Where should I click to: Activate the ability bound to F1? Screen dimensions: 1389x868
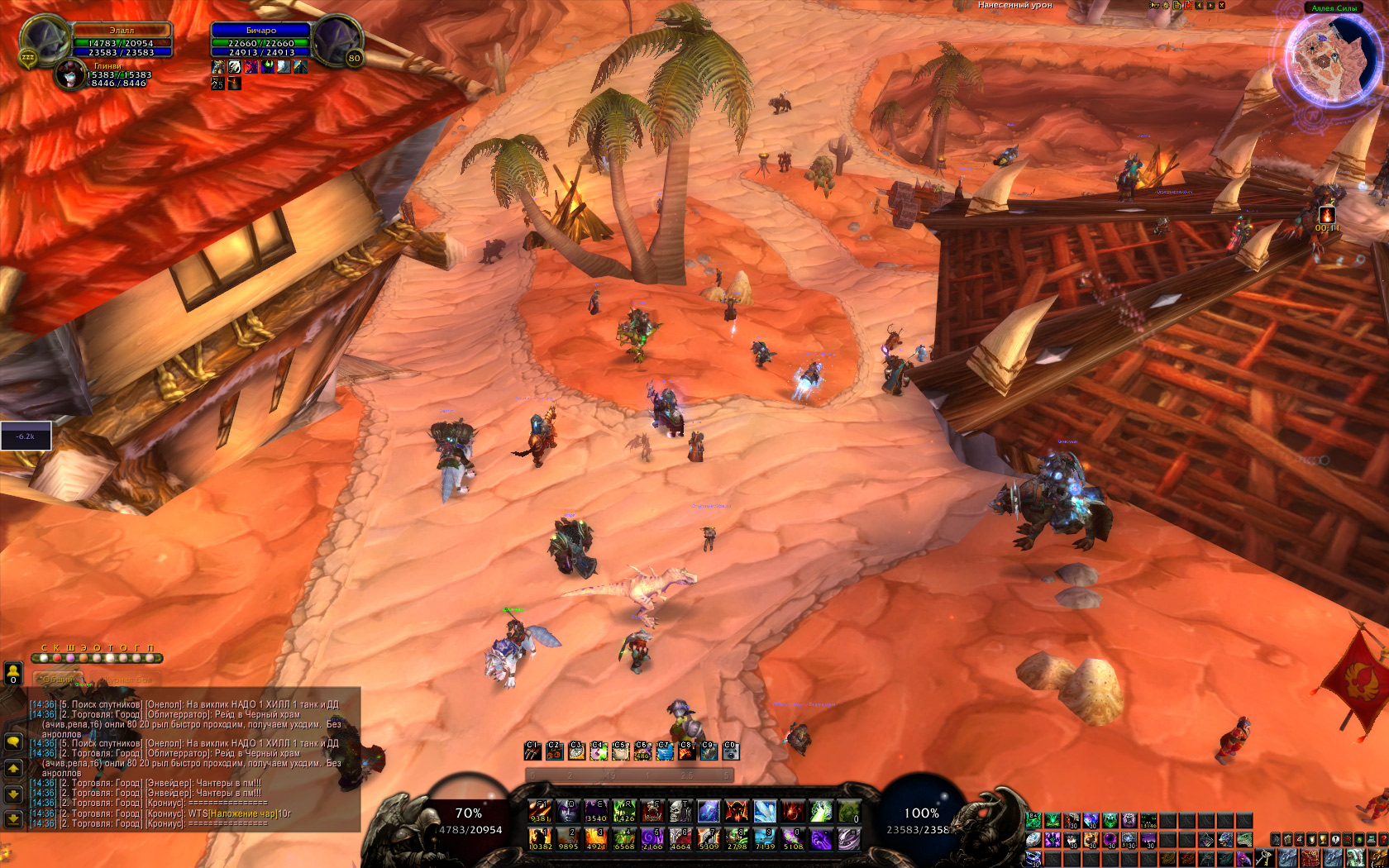tap(540, 811)
